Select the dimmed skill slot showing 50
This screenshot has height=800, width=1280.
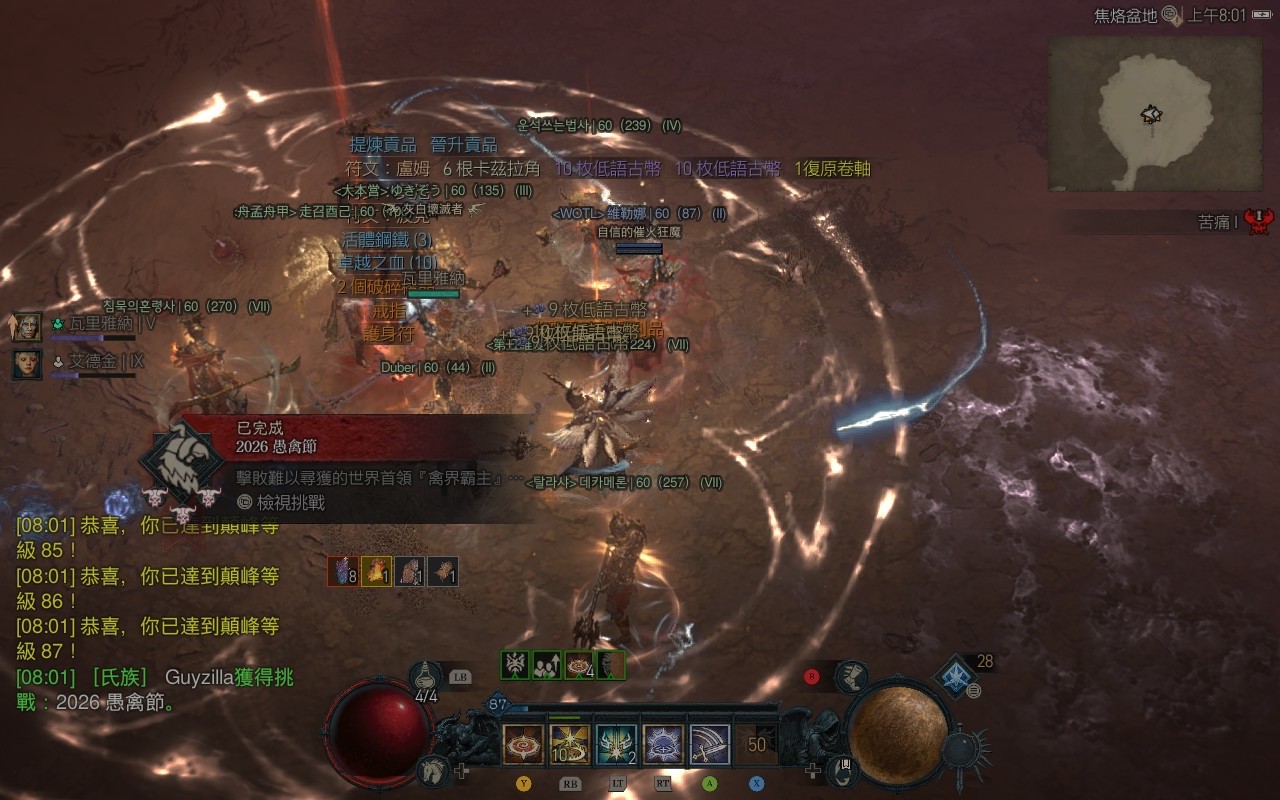pyautogui.click(x=756, y=745)
